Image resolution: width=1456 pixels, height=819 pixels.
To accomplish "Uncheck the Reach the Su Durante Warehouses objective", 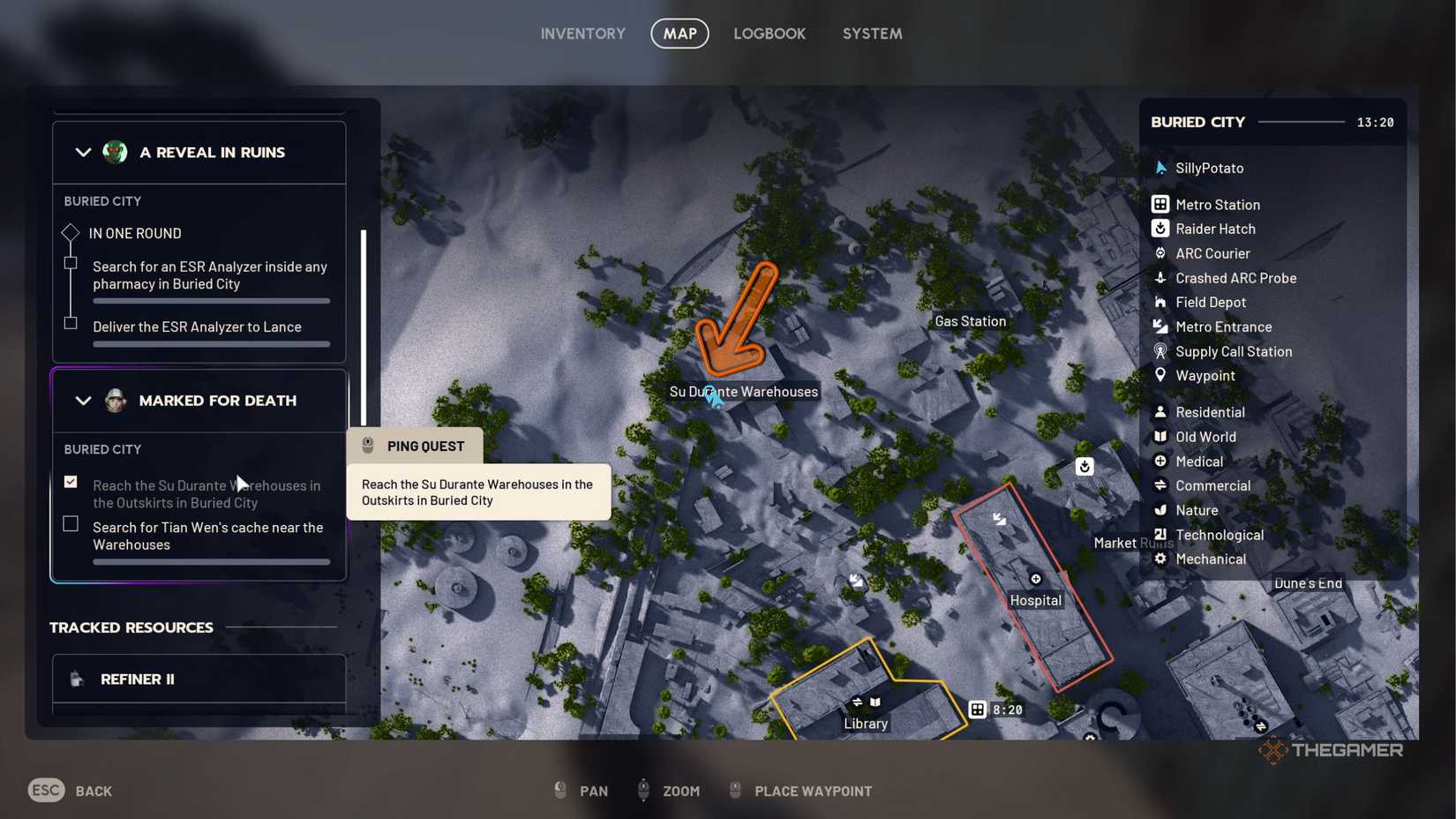I will [70, 481].
